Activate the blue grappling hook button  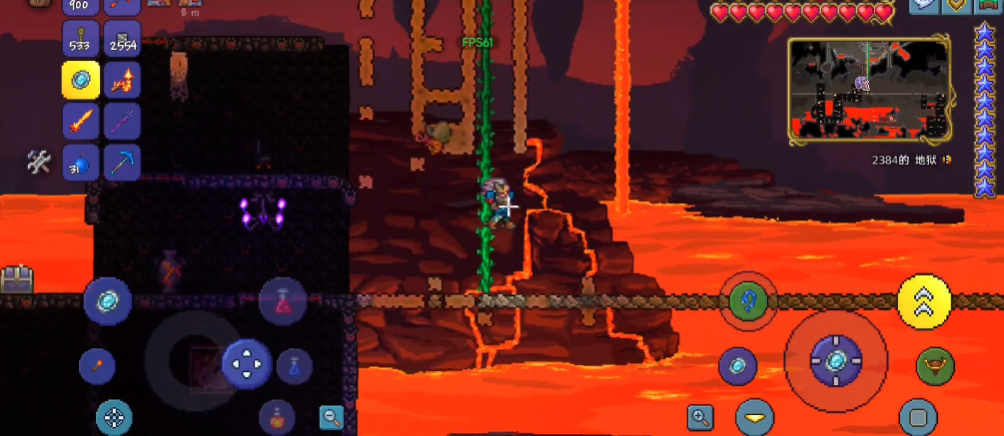(x=747, y=300)
